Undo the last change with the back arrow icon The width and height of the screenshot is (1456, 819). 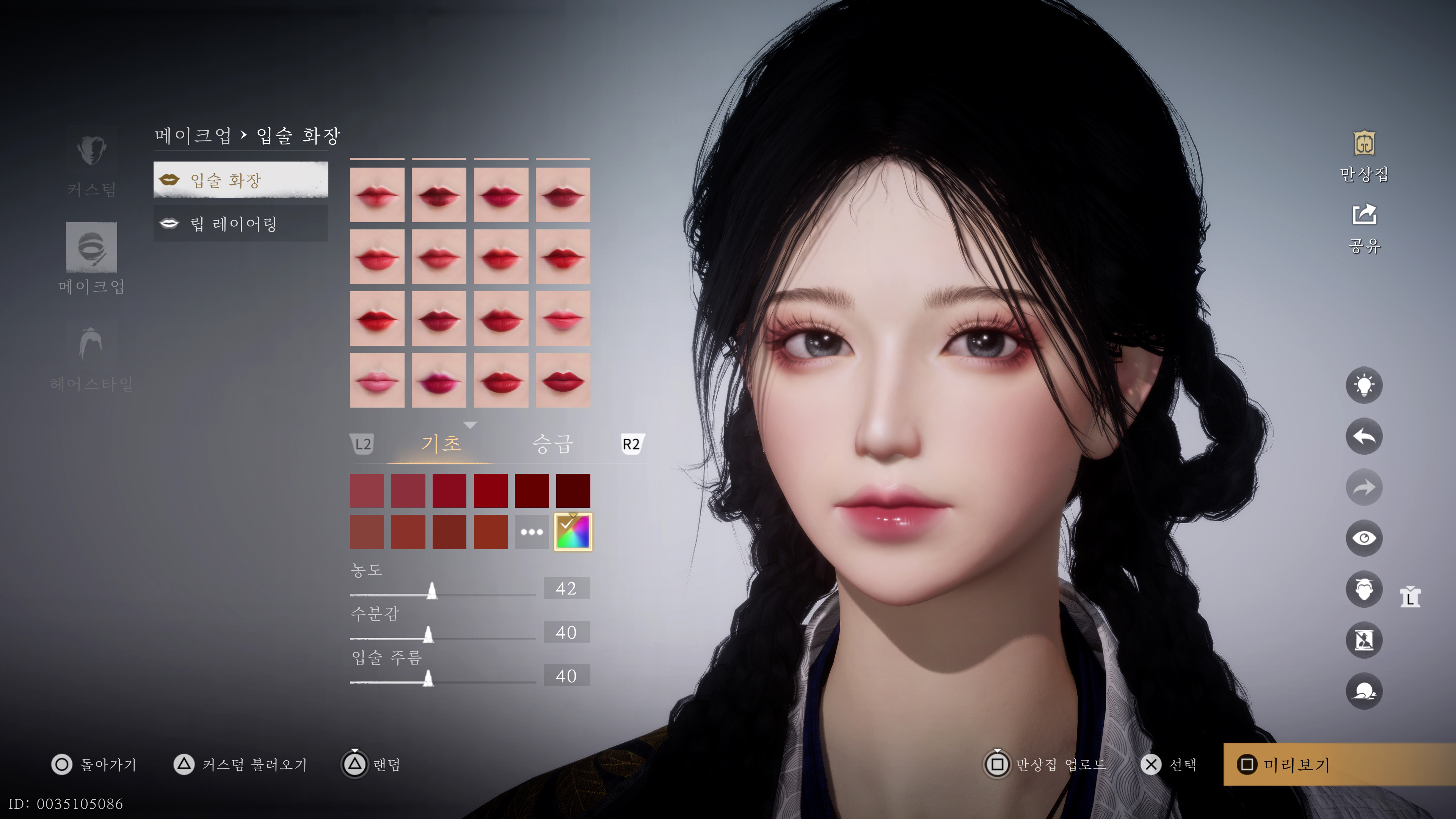(1364, 436)
